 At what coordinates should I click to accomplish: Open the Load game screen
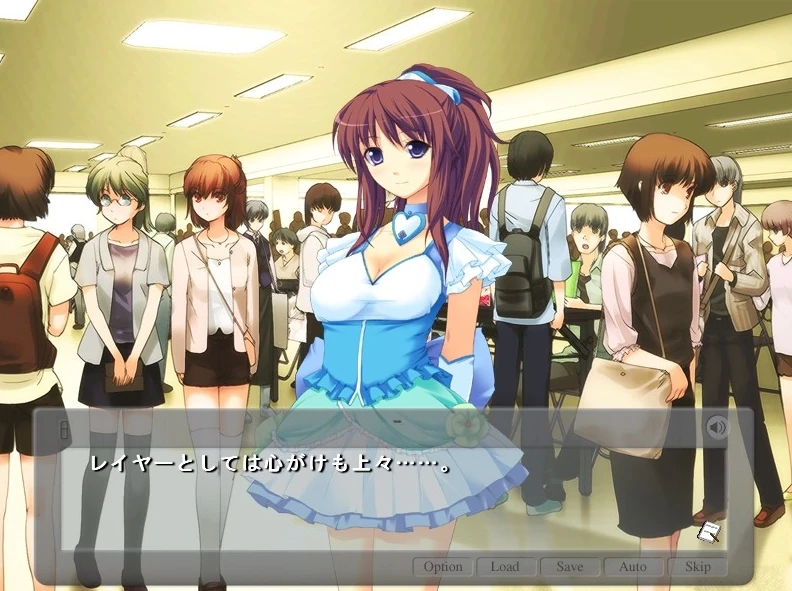tap(505, 567)
